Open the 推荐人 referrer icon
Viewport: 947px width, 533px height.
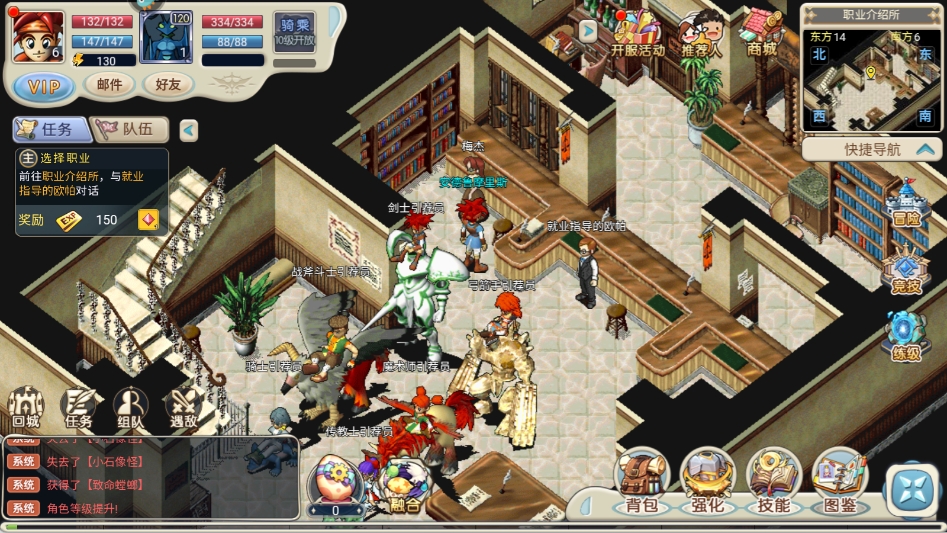point(701,33)
